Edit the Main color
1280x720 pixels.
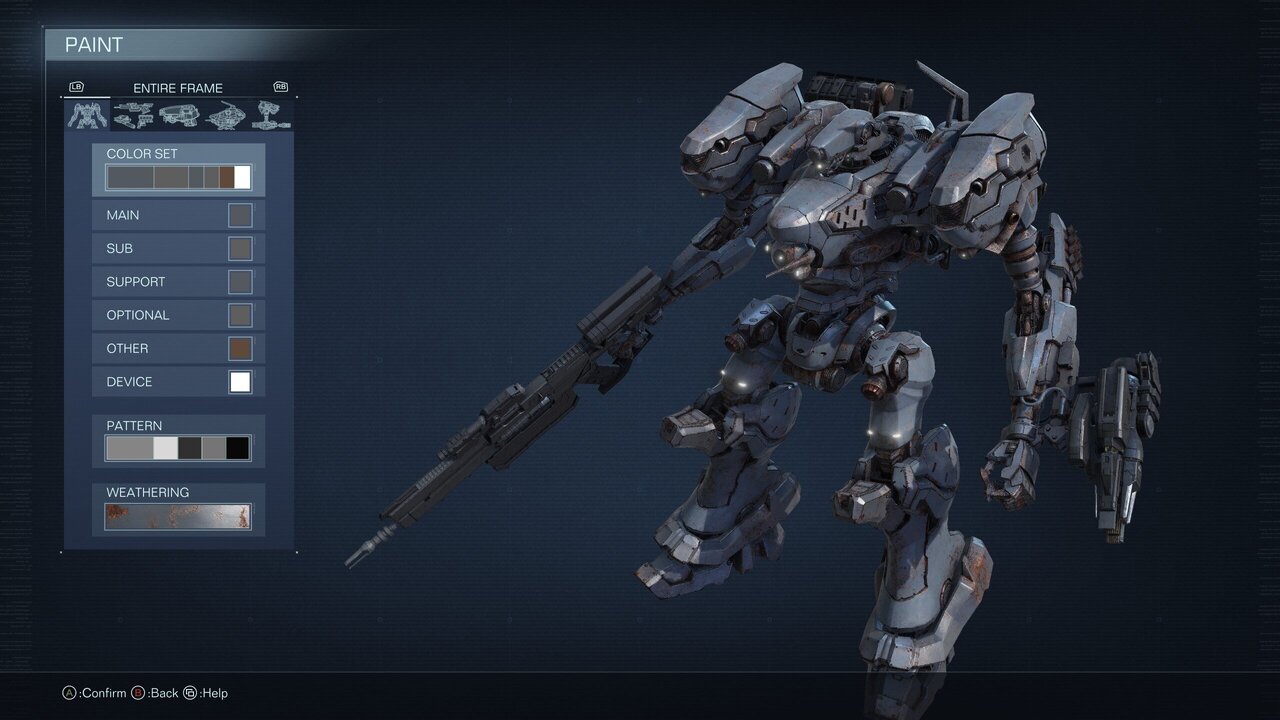(179, 215)
